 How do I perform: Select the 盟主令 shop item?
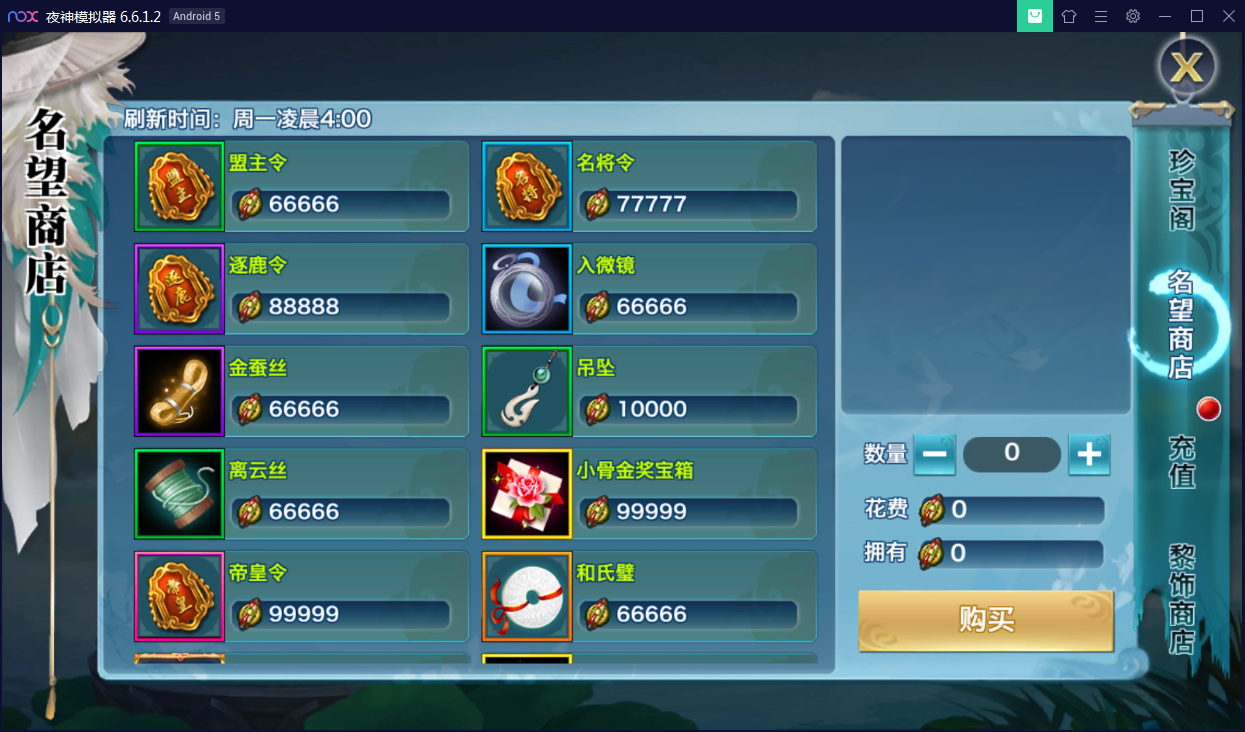[x=300, y=187]
